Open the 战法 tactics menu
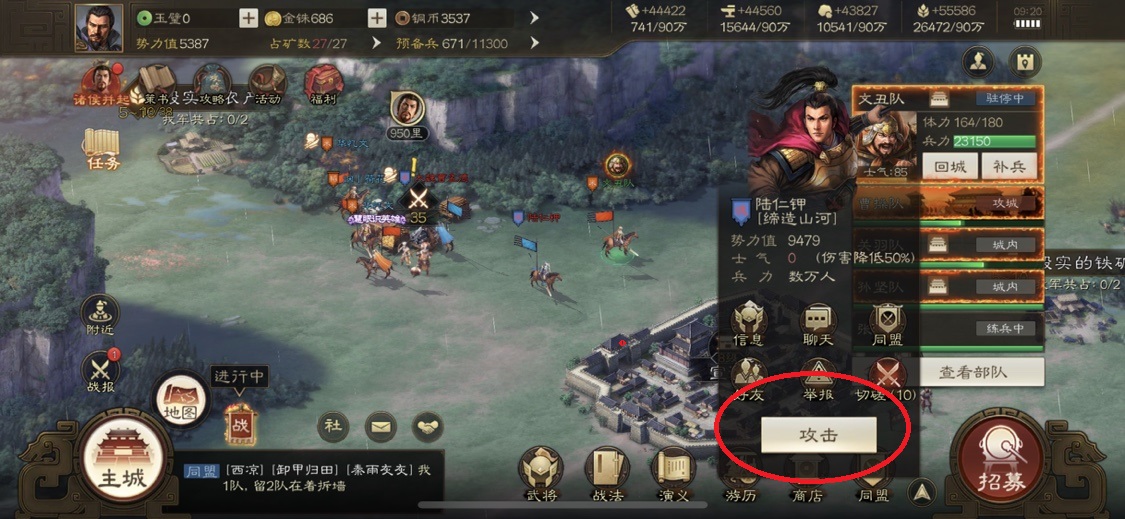The image size is (1125, 519). pyautogui.click(x=607, y=474)
